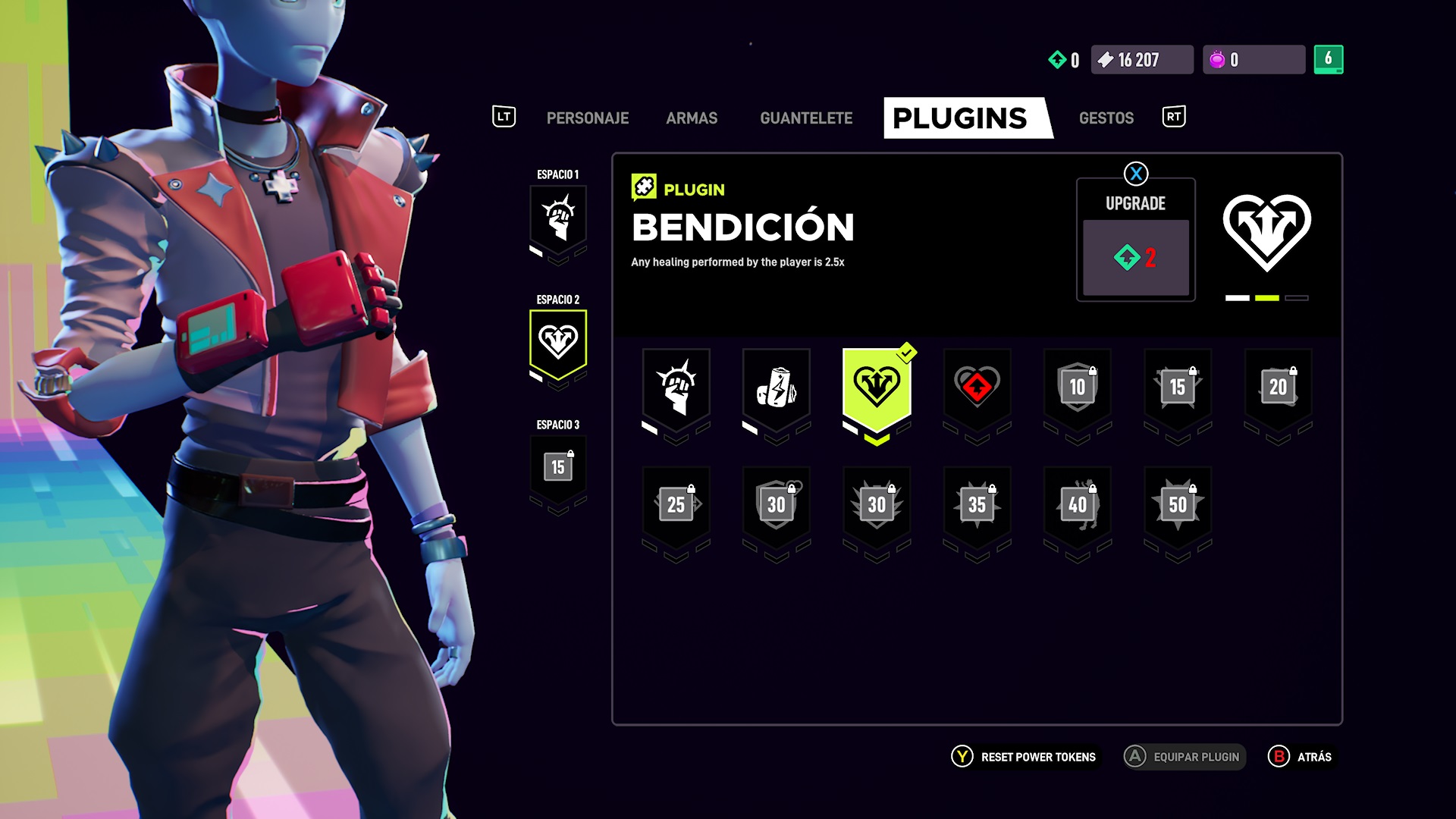Go to the Guantelete tab
This screenshot has width=1456, height=819.
(x=806, y=118)
